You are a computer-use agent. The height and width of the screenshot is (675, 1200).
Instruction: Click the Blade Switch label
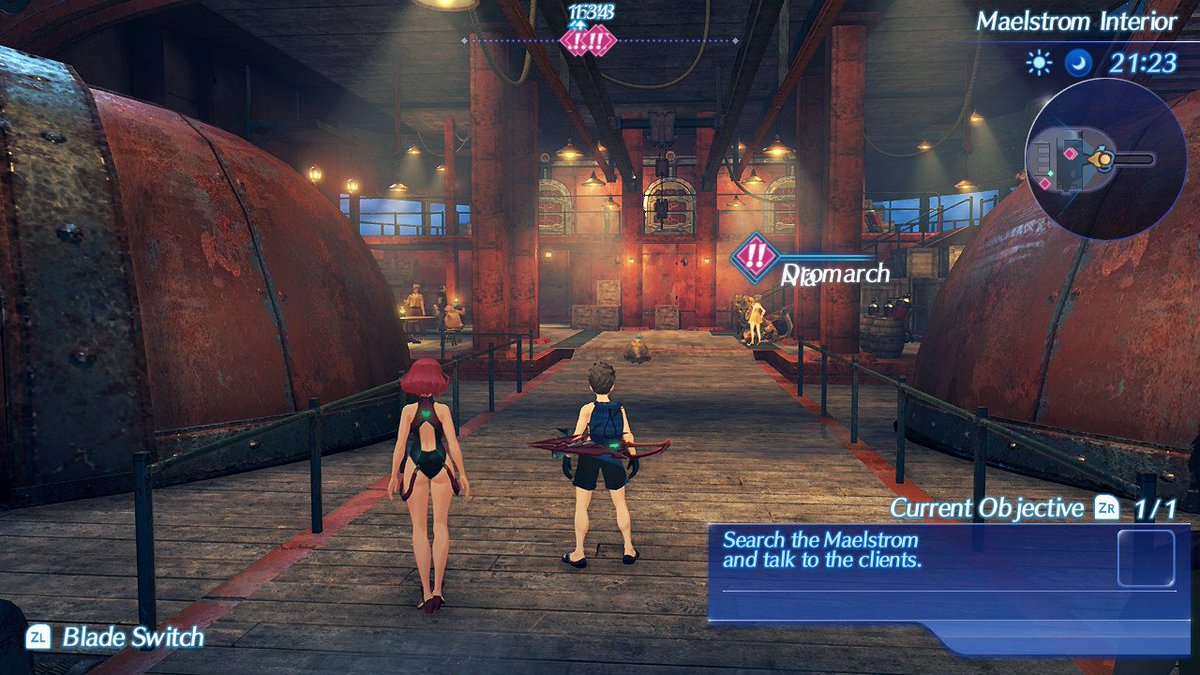coord(133,637)
